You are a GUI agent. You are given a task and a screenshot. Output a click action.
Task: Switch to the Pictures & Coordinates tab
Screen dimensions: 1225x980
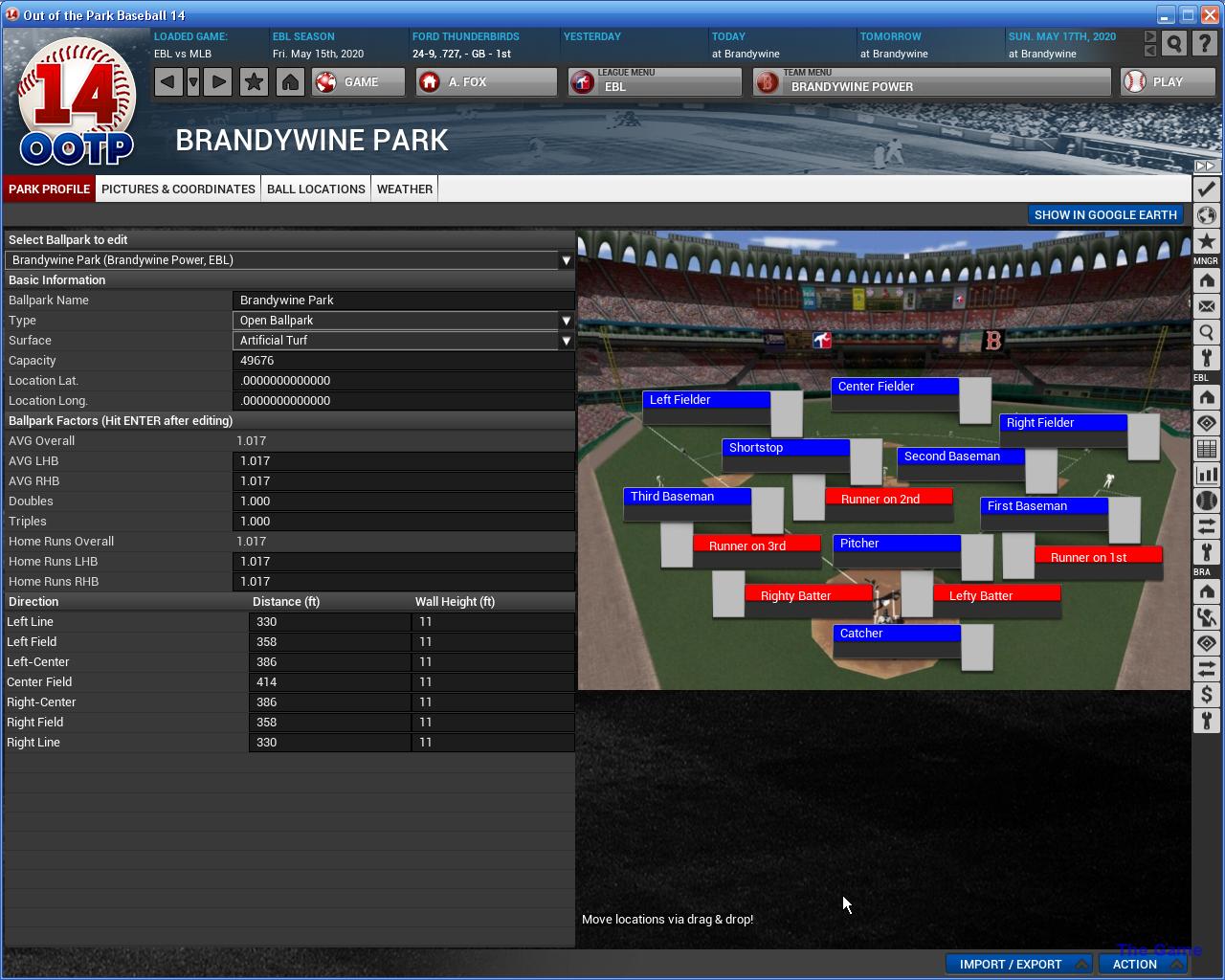tap(178, 189)
